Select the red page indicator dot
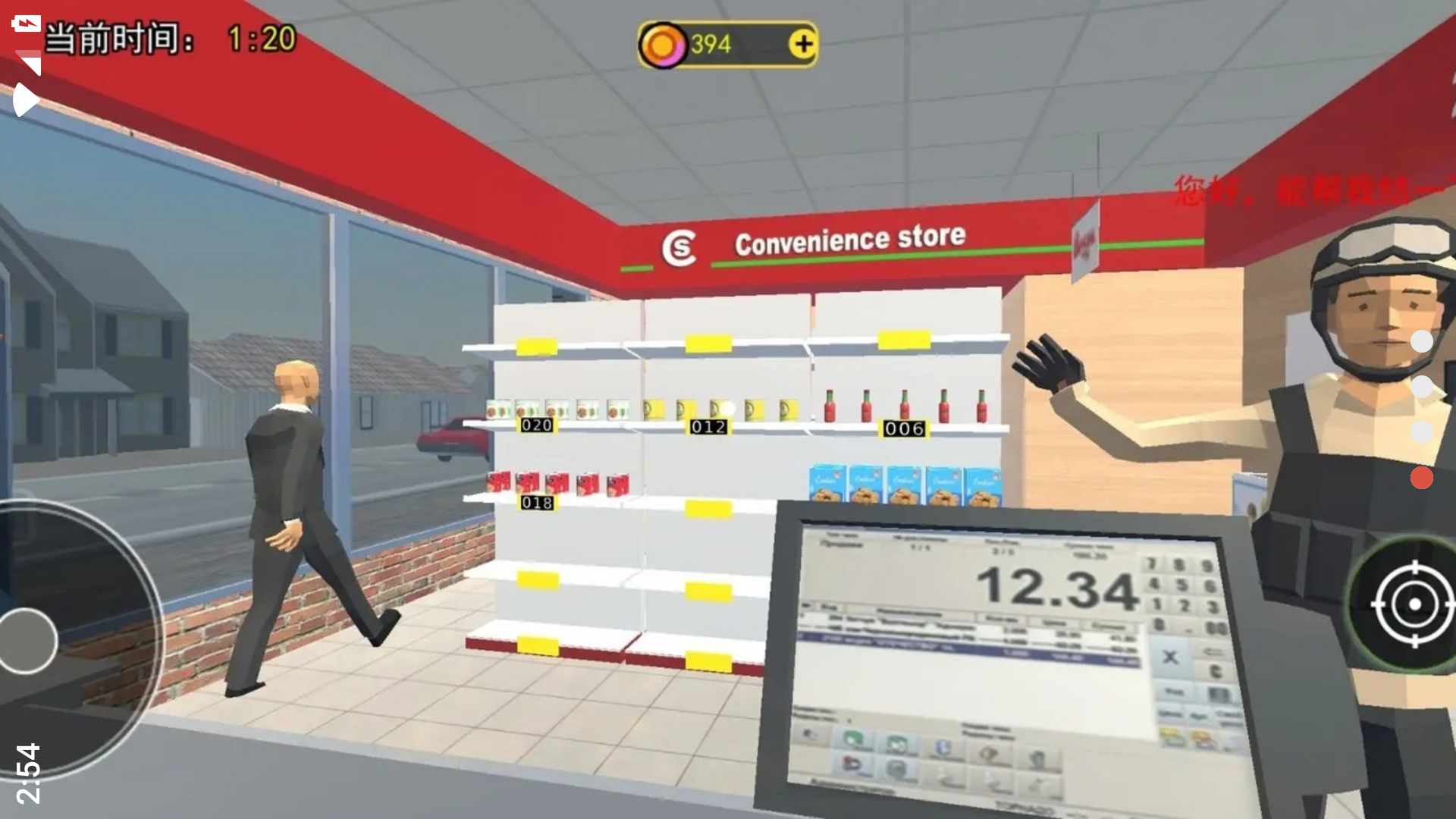This screenshot has height=819, width=1456. click(x=1421, y=478)
